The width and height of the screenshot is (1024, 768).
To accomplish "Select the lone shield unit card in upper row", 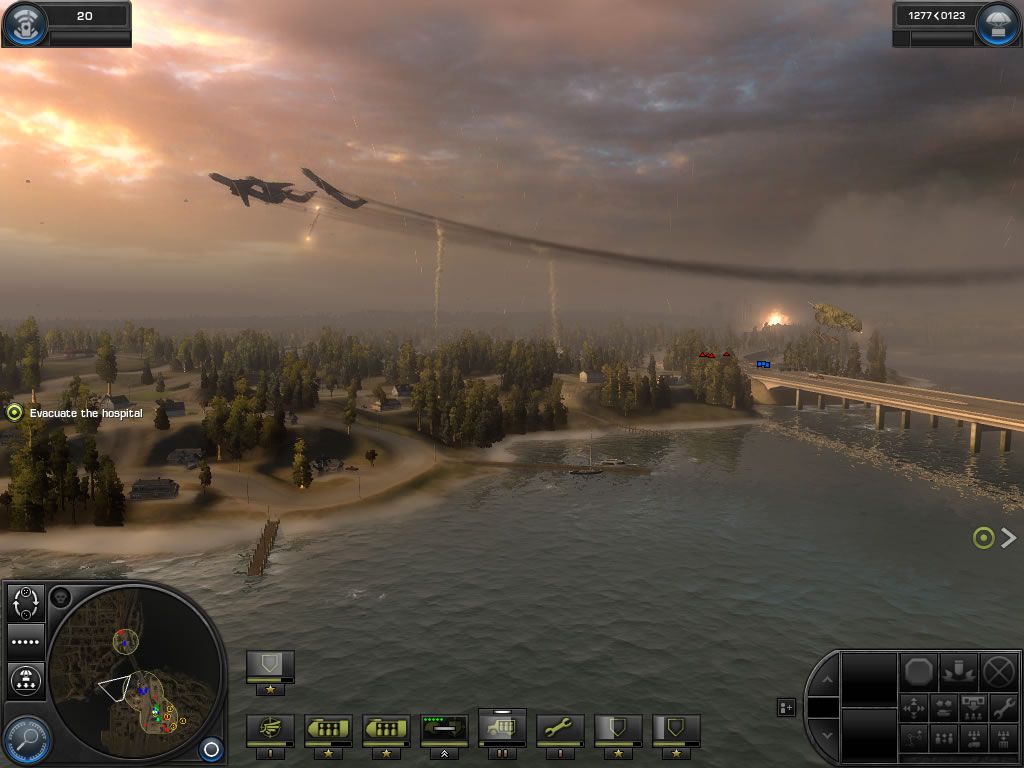I will pyautogui.click(x=271, y=666).
